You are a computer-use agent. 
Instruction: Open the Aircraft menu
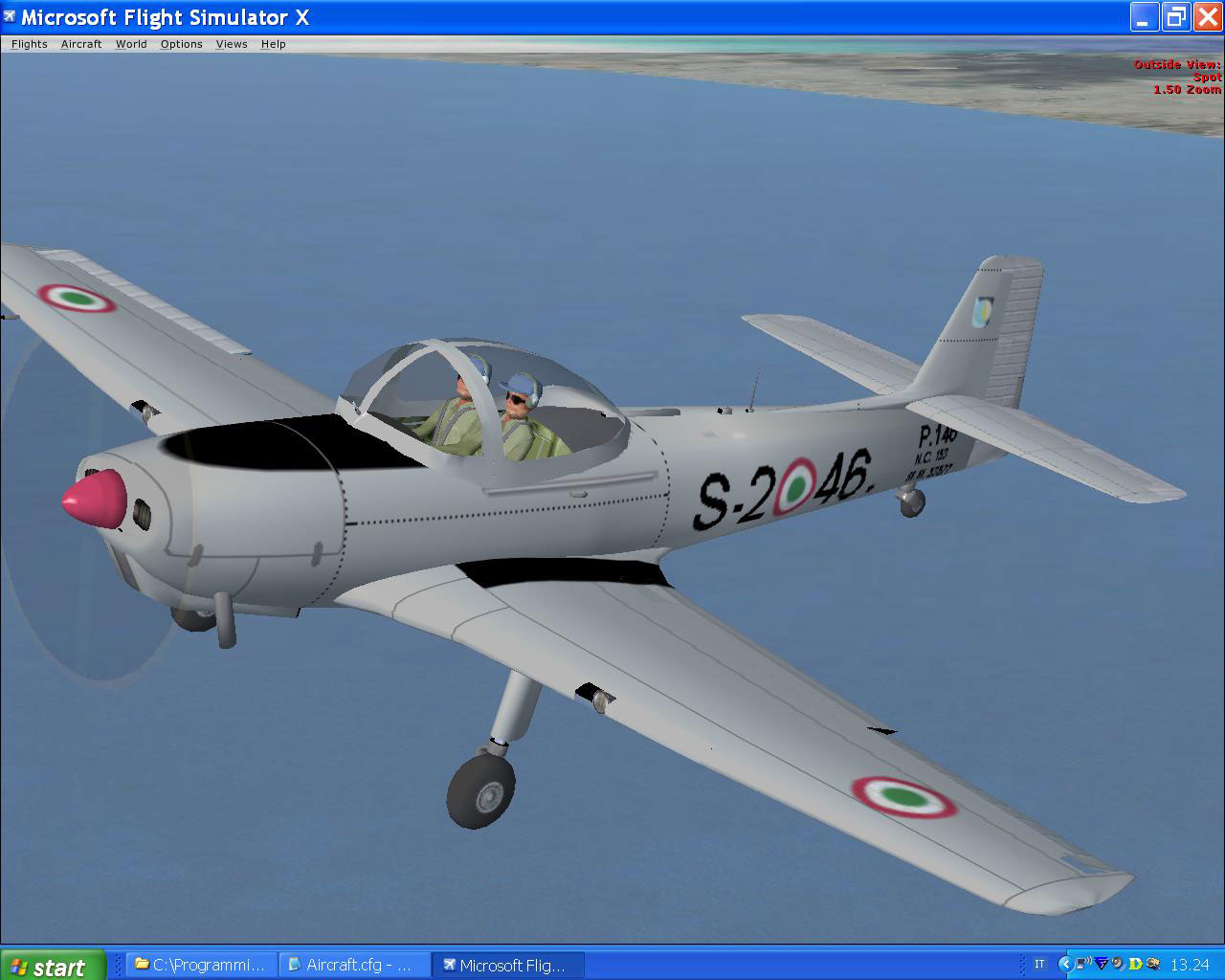coord(80,43)
